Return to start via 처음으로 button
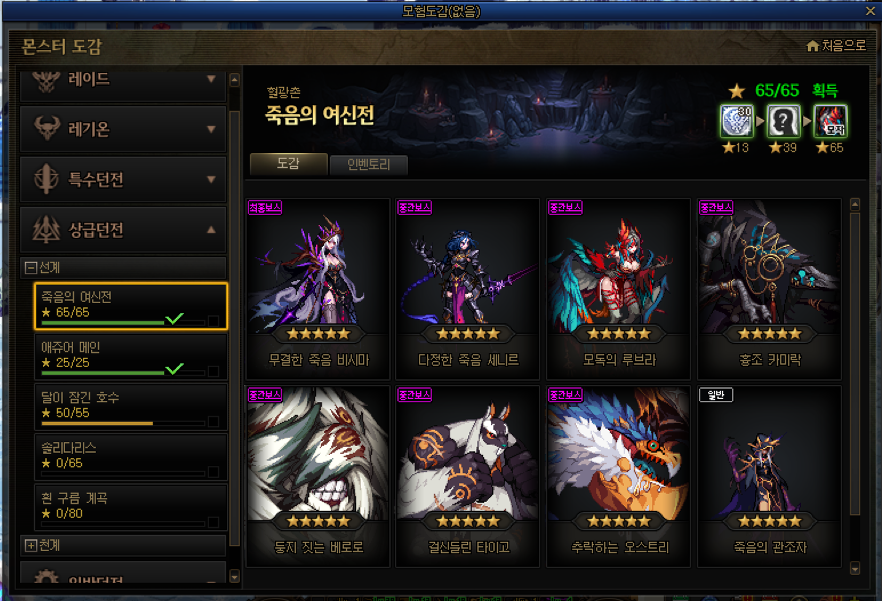The image size is (882, 601). pyautogui.click(x=836, y=46)
